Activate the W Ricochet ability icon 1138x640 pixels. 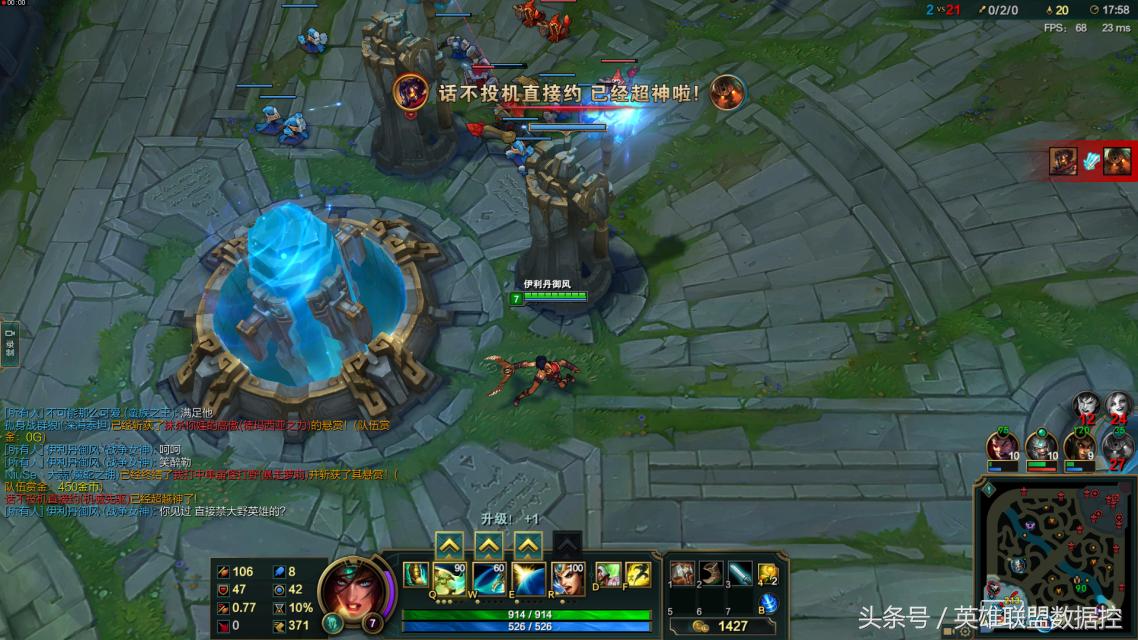point(488,578)
